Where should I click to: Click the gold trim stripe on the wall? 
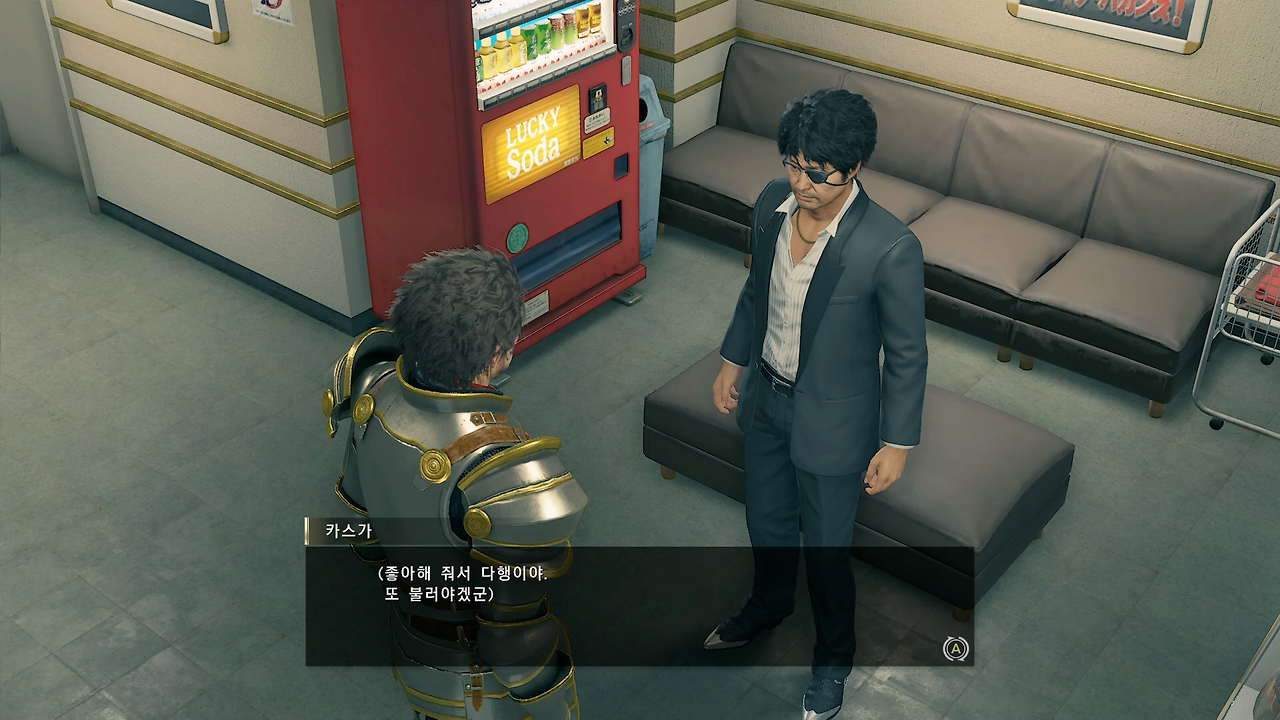click(x=200, y=90)
